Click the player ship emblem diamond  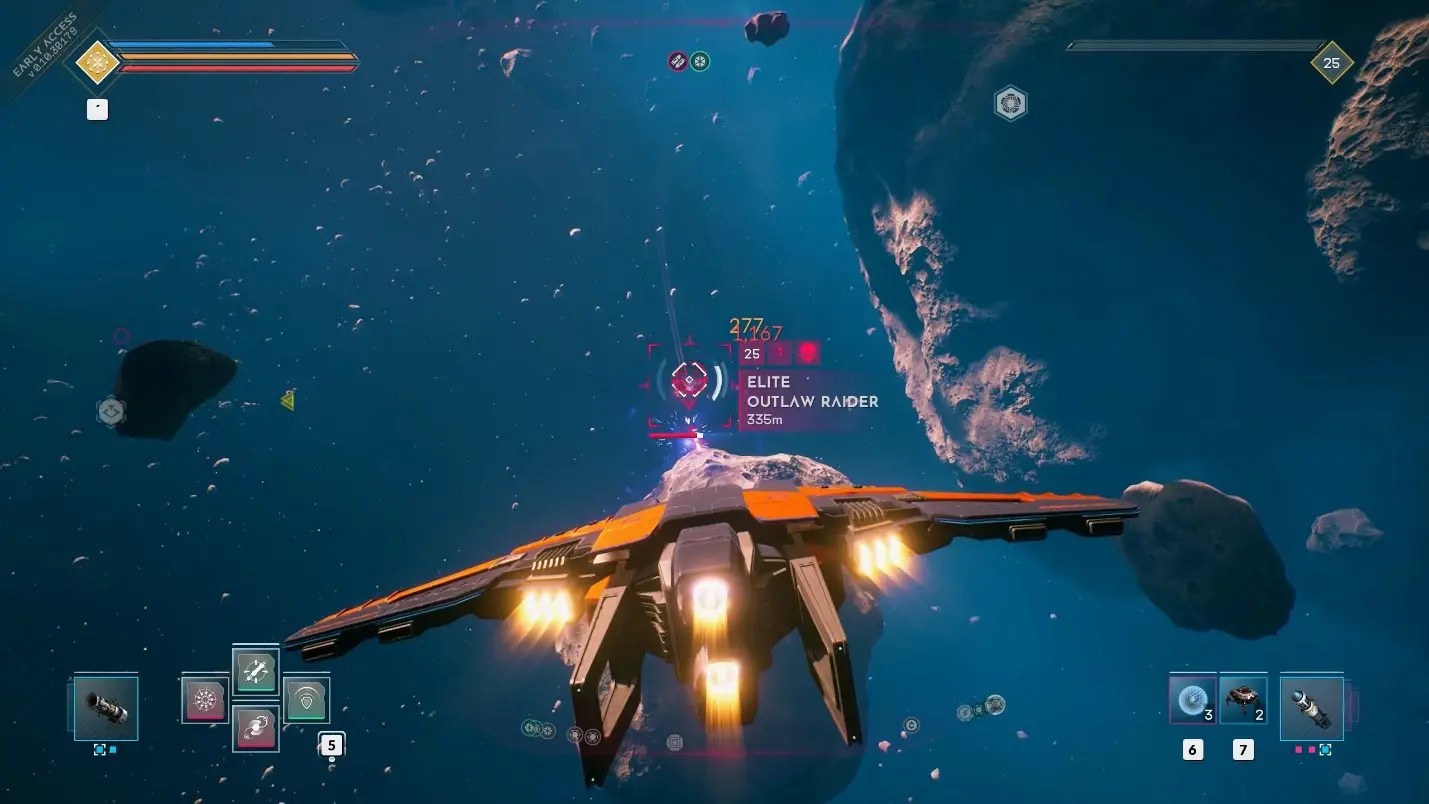click(x=95, y=61)
